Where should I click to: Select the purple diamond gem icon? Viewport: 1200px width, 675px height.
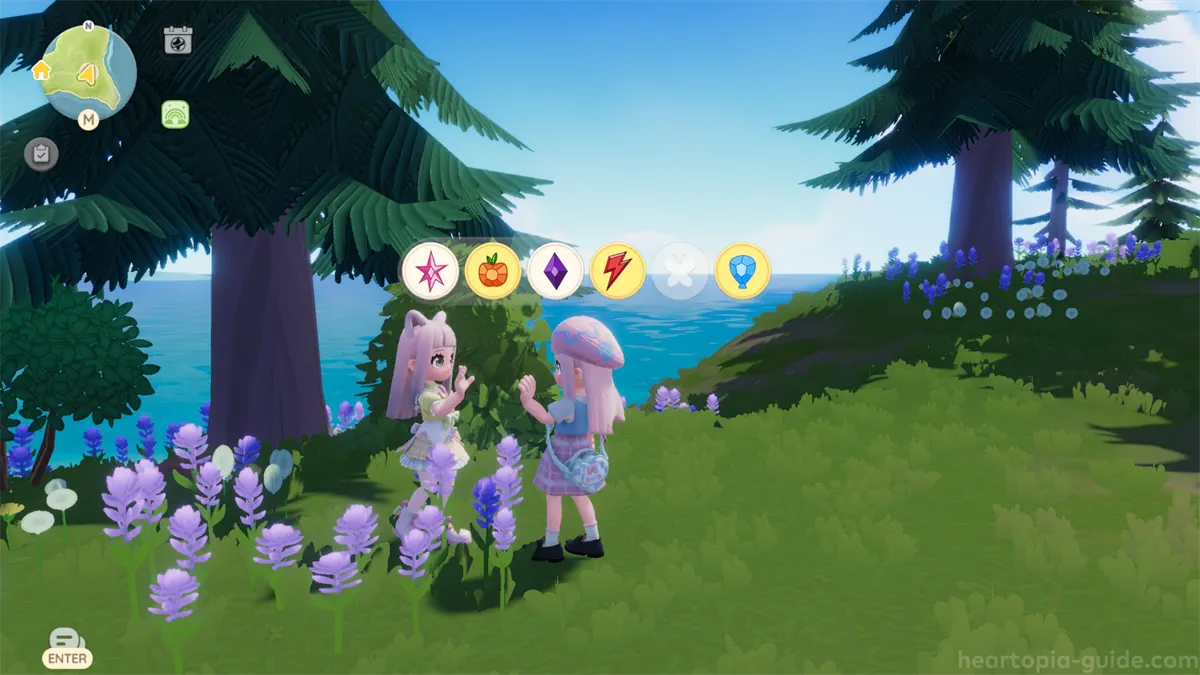[555, 271]
